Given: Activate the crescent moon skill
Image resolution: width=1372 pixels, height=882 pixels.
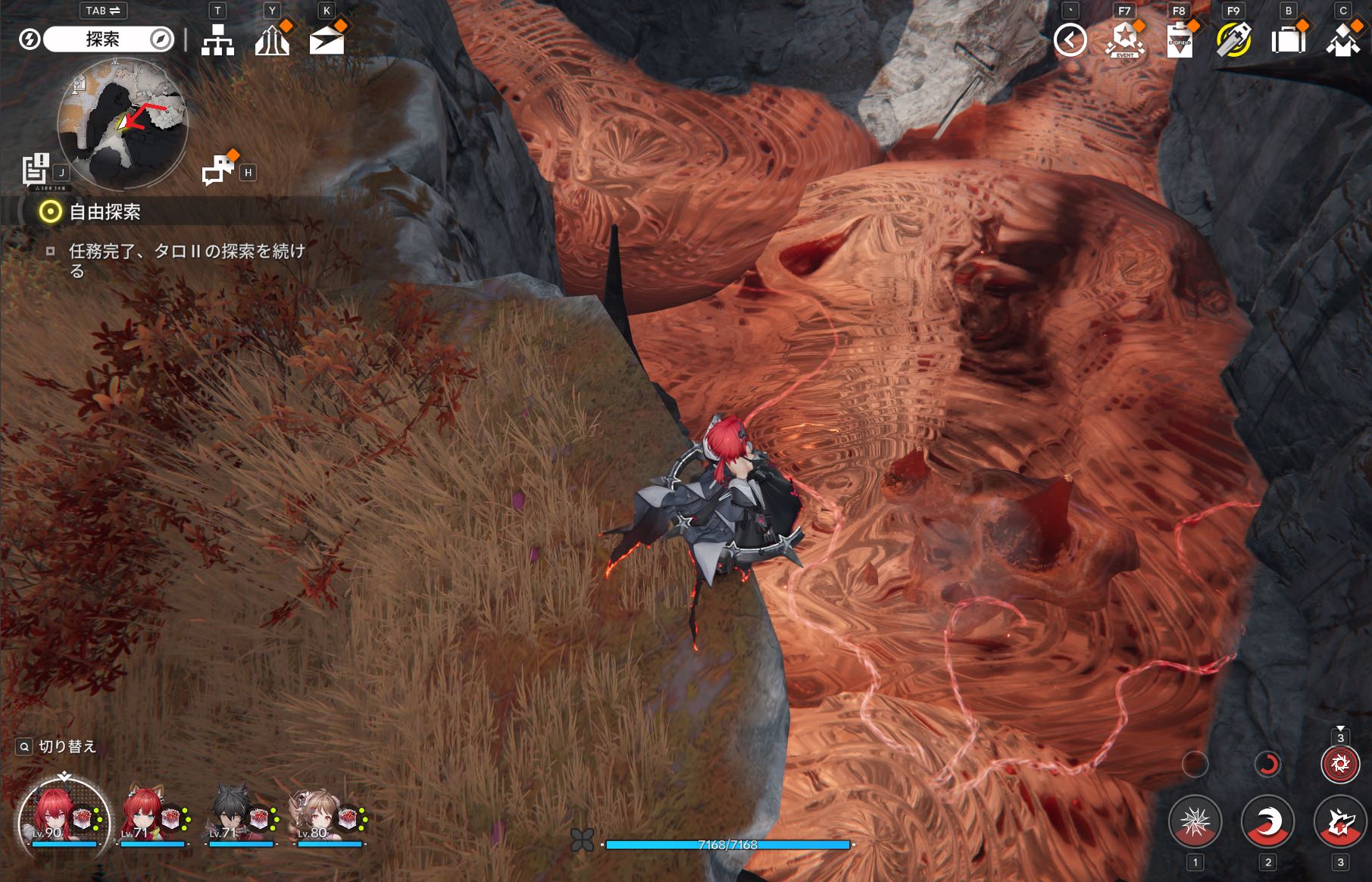Looking at the screenshot, I should tap(1267, 822).
